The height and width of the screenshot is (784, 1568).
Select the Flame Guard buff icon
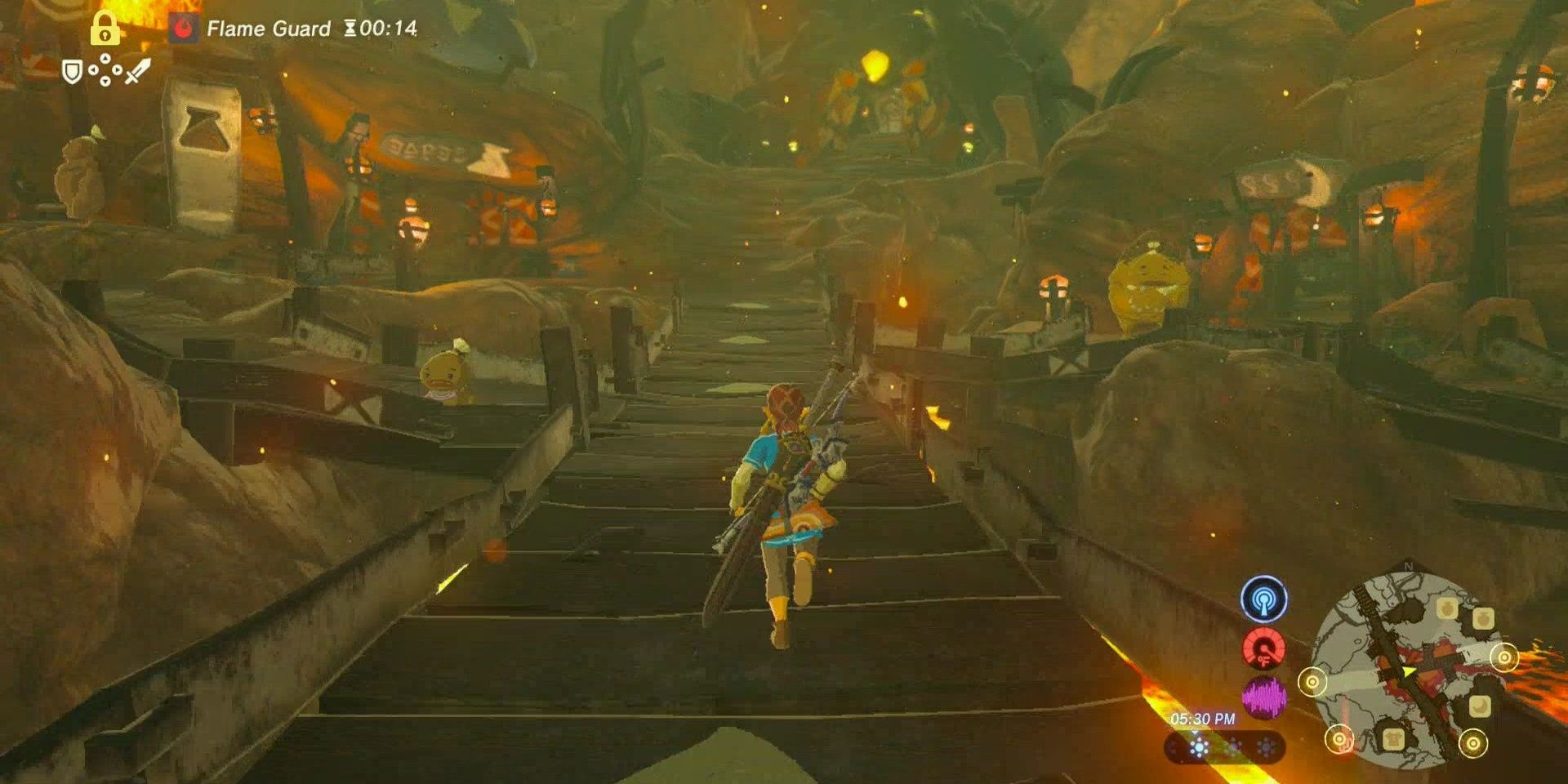pyautogui.click(x=185, y=27)
